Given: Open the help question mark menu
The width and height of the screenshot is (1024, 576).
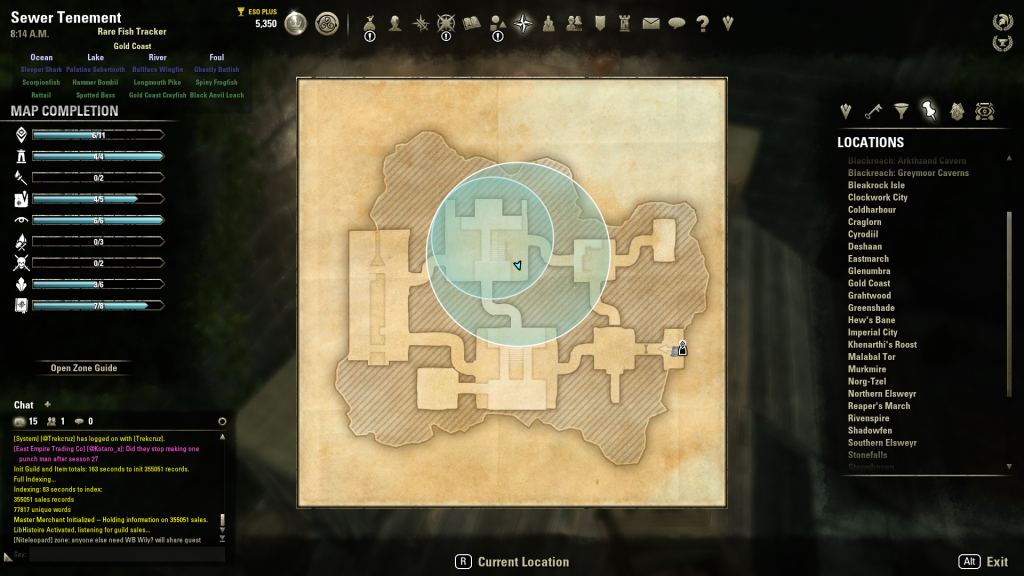Looking at the screenshot, I should 702,23.
